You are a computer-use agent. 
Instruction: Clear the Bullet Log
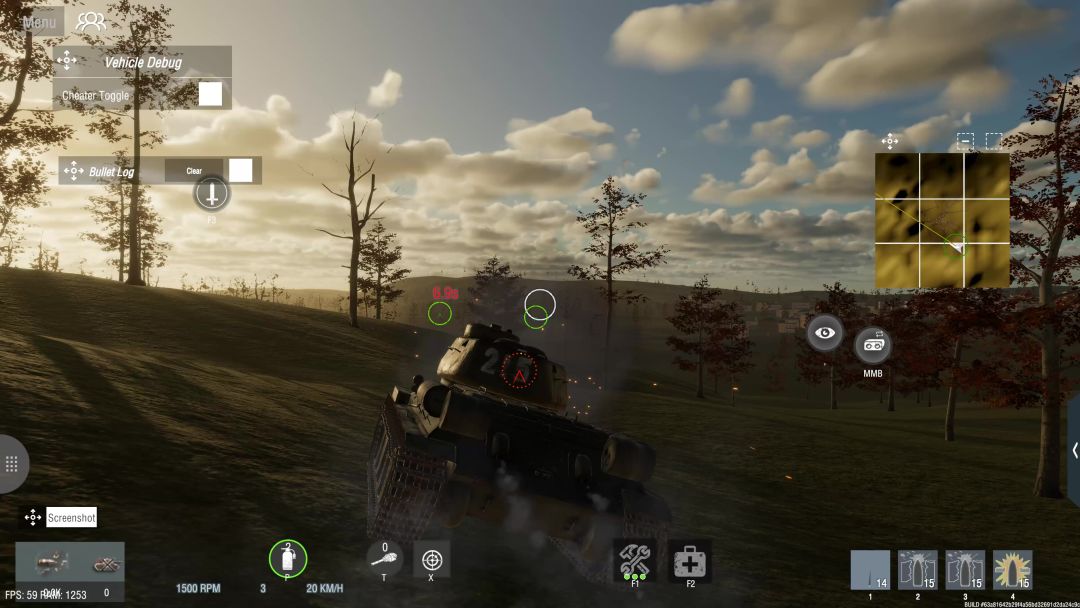coord(194,171)
